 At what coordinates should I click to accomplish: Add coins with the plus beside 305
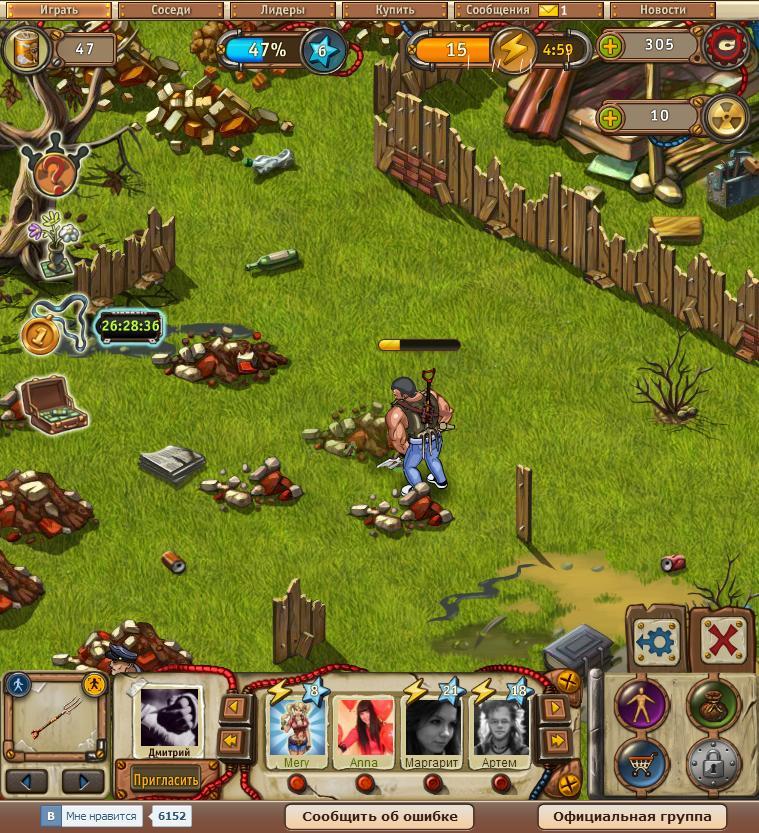click(609, 46)
